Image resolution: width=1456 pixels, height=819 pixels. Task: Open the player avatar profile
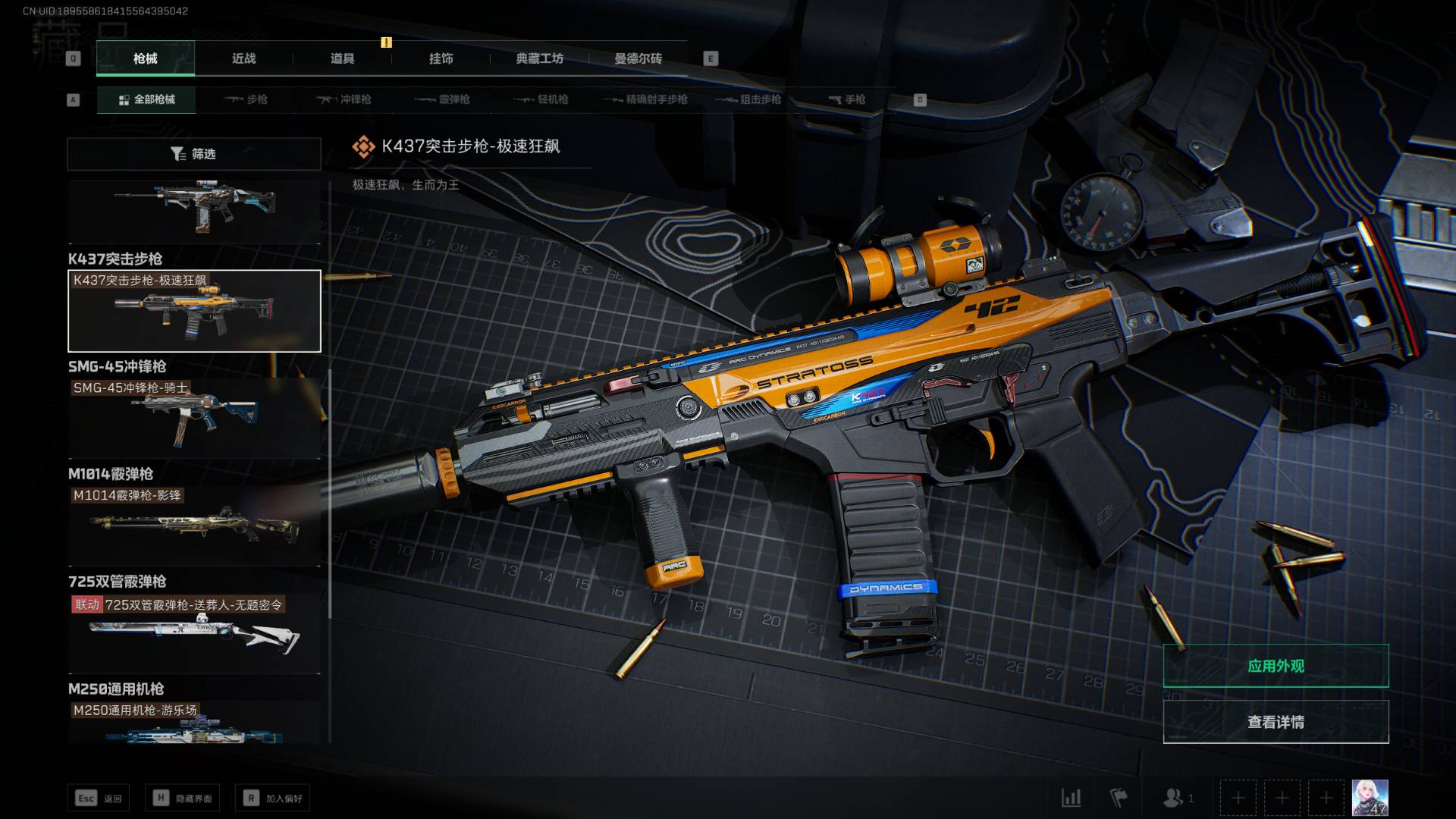click(1370, 798)
